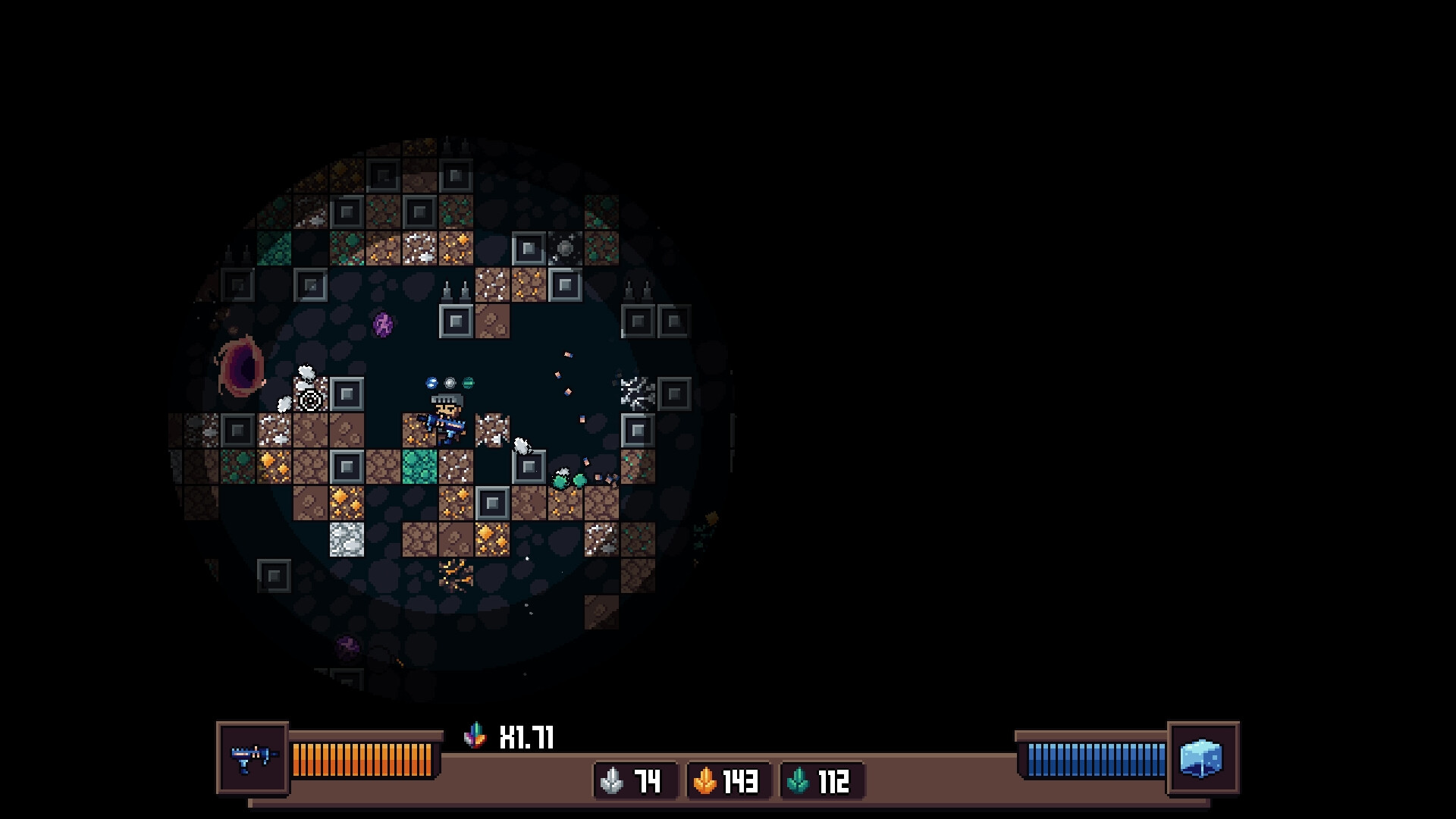The height and width of the screenshot is (819, 1456).
Task: Click the white silver ore block cluster
Action: coord(346,538)
